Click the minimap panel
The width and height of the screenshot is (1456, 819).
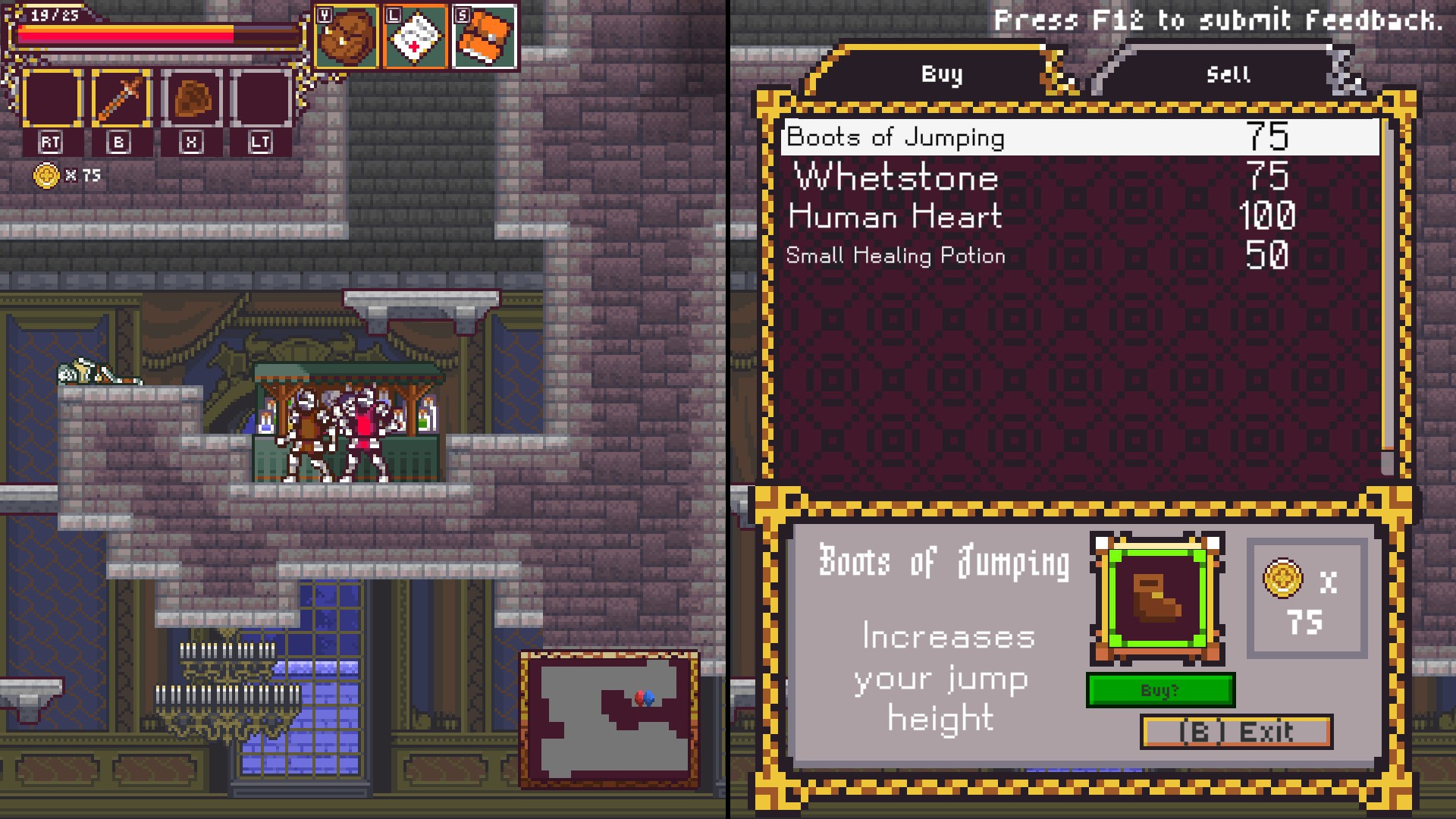point(609,719)
